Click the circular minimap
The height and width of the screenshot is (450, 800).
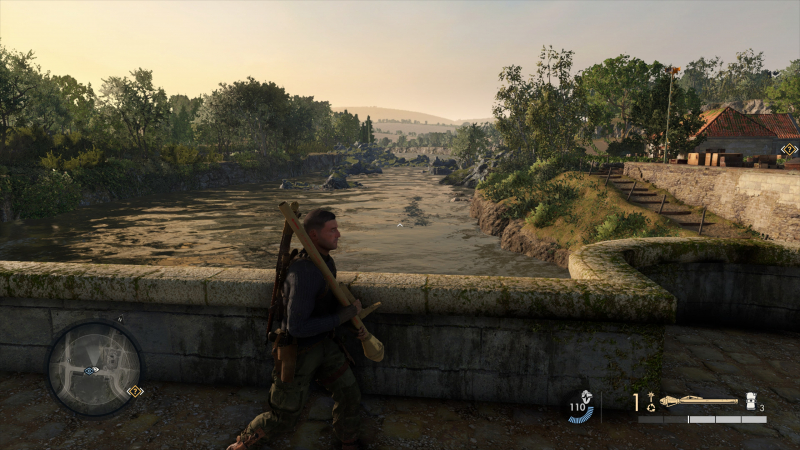tap(95, 368)
